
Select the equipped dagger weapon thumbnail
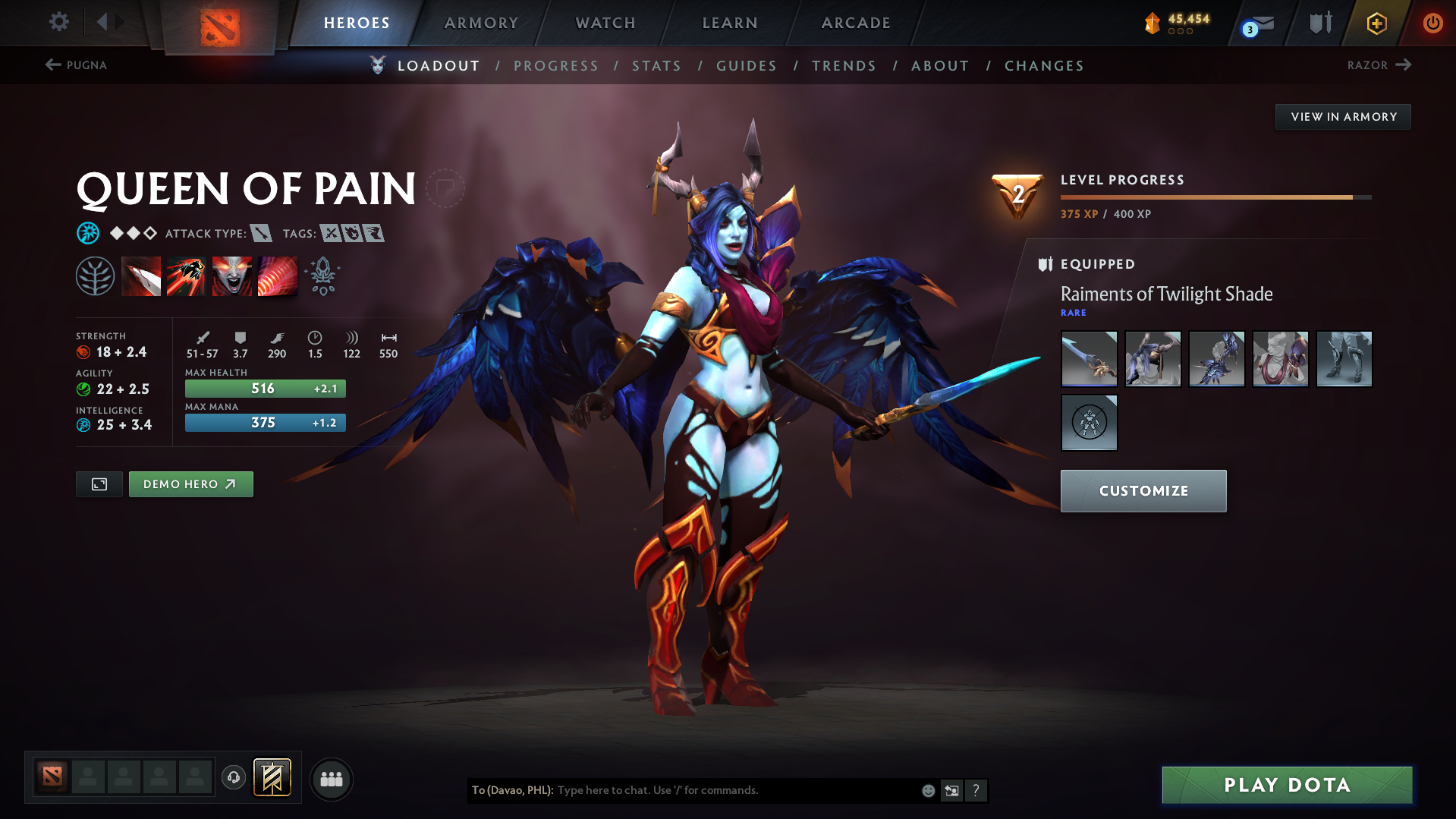coord(1089,359)
